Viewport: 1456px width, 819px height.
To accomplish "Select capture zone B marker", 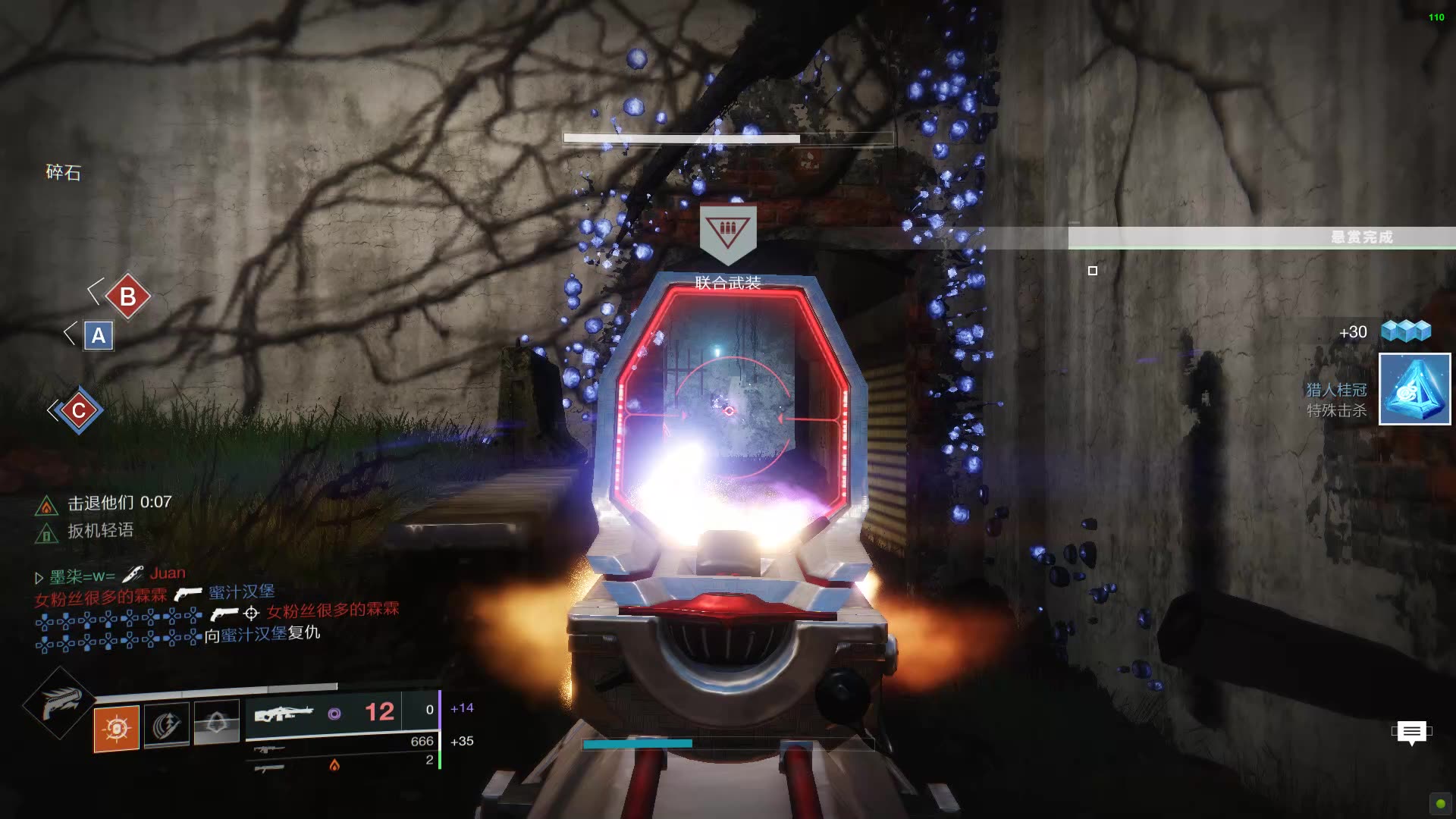I will click(127, 297).
